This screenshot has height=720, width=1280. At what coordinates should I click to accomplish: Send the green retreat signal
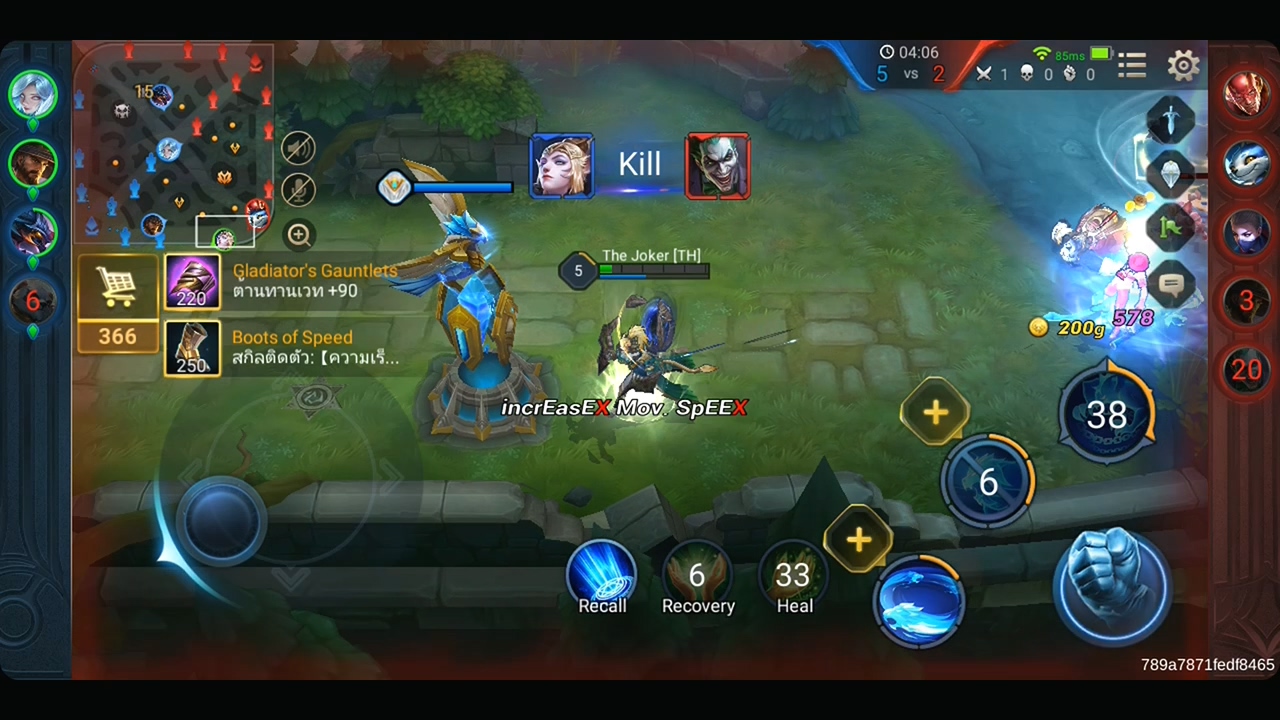[1171, 230]
